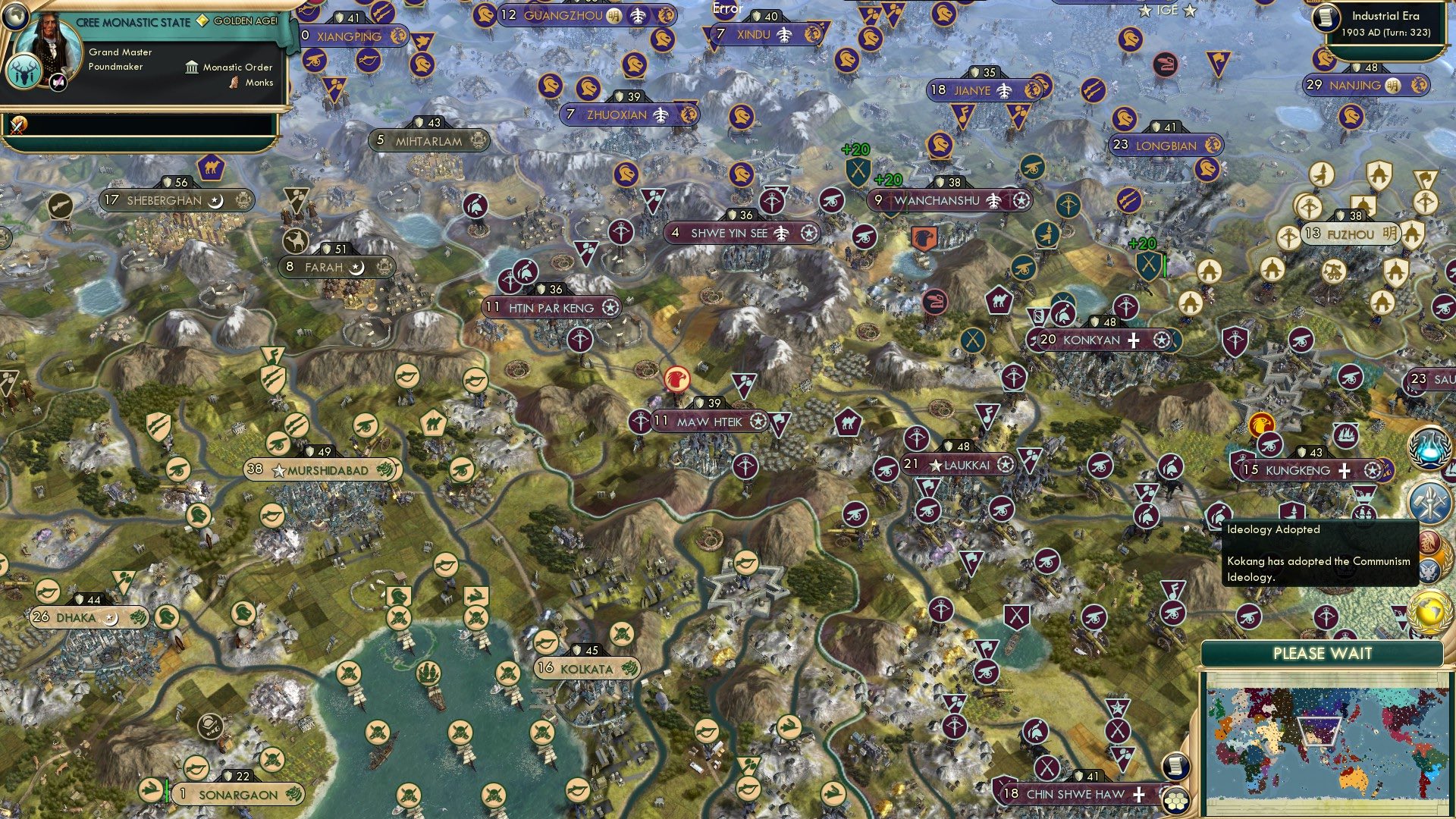Click the crossed-swords war icon below the leader panel
1456x819 pixels.
[x=17, y=124]
